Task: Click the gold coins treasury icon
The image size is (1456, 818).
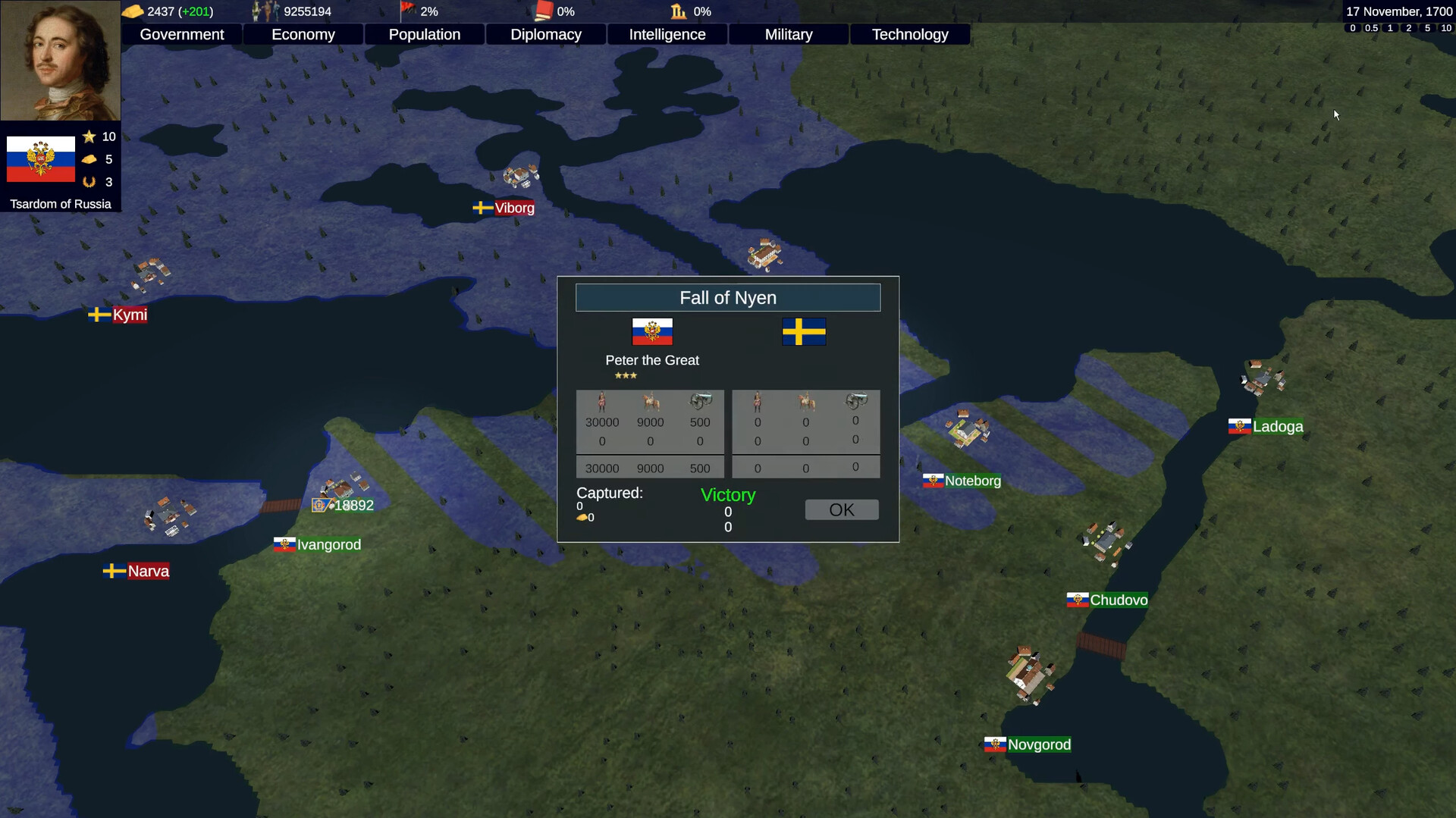Action: tap(134, 11)
